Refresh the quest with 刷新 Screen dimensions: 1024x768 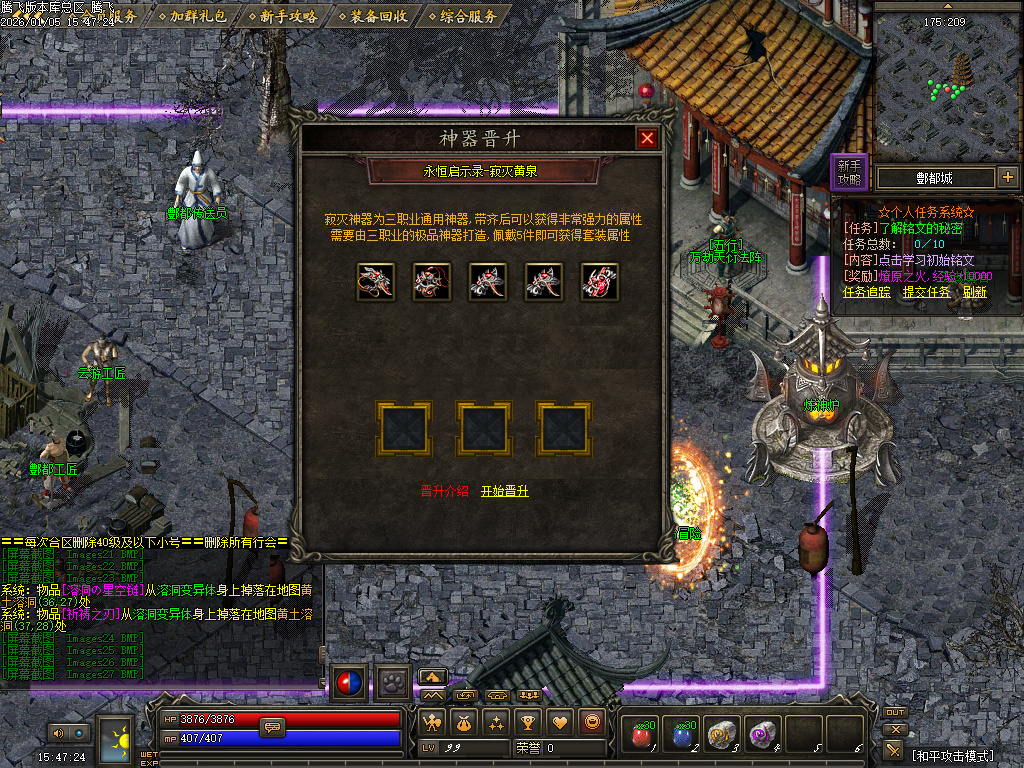point(975,292)
